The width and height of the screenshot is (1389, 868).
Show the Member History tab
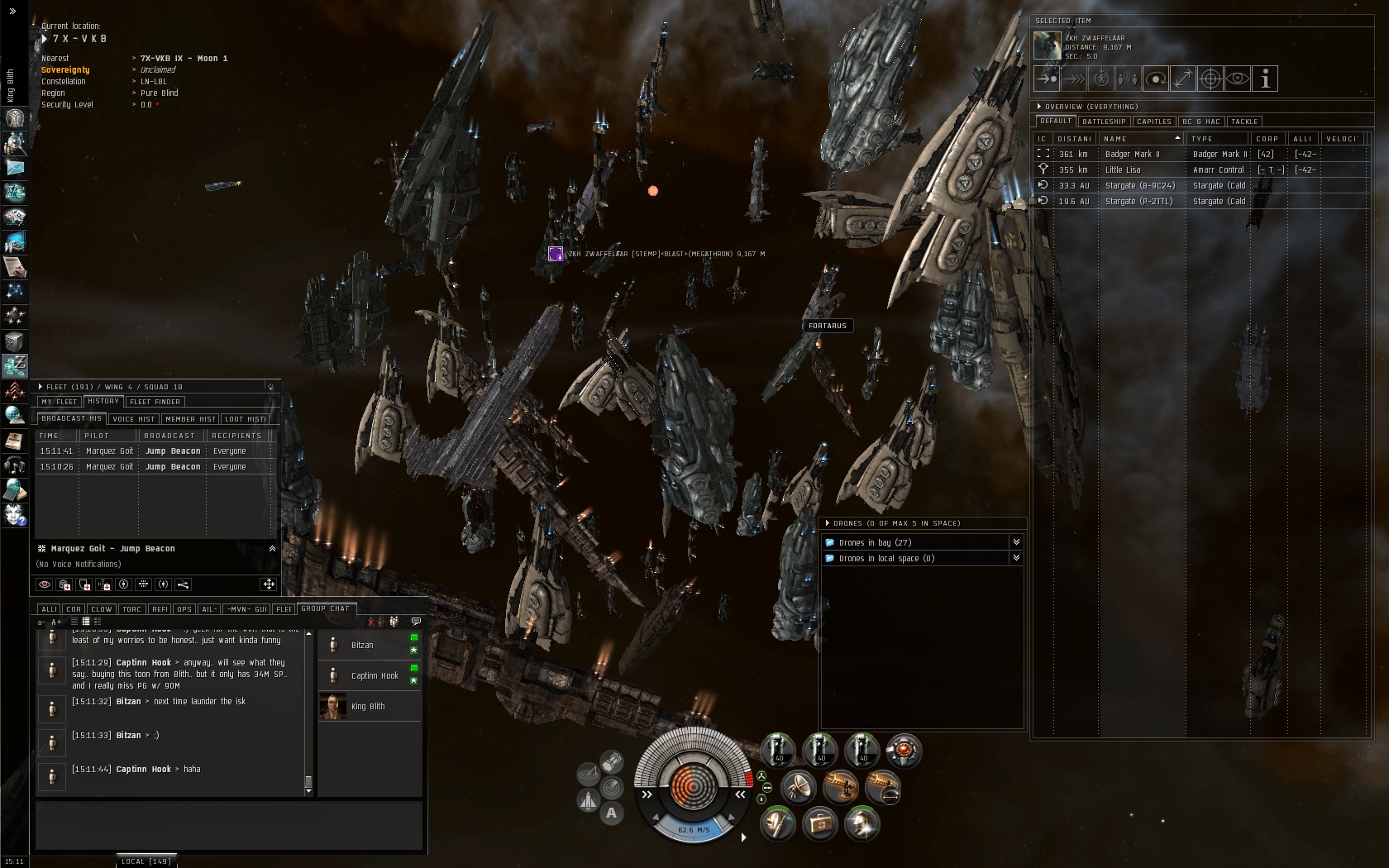point(190,419)
